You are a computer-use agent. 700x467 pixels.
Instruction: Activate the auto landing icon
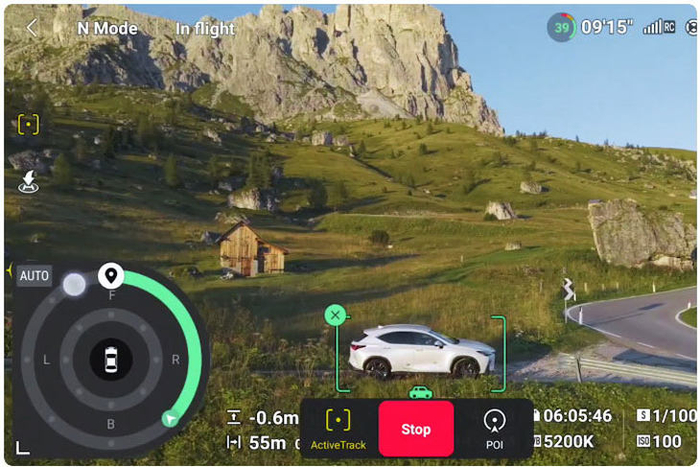28,181
